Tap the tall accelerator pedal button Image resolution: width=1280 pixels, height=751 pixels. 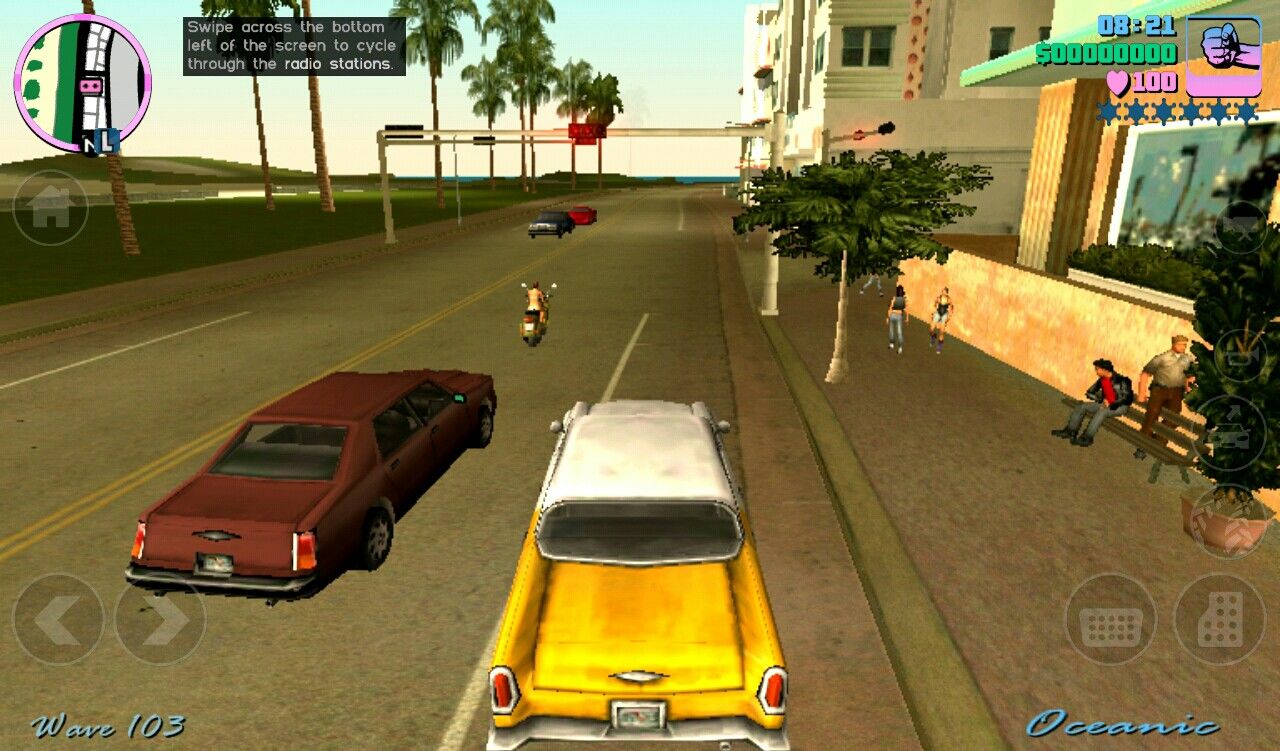(x=1219, y=619)
